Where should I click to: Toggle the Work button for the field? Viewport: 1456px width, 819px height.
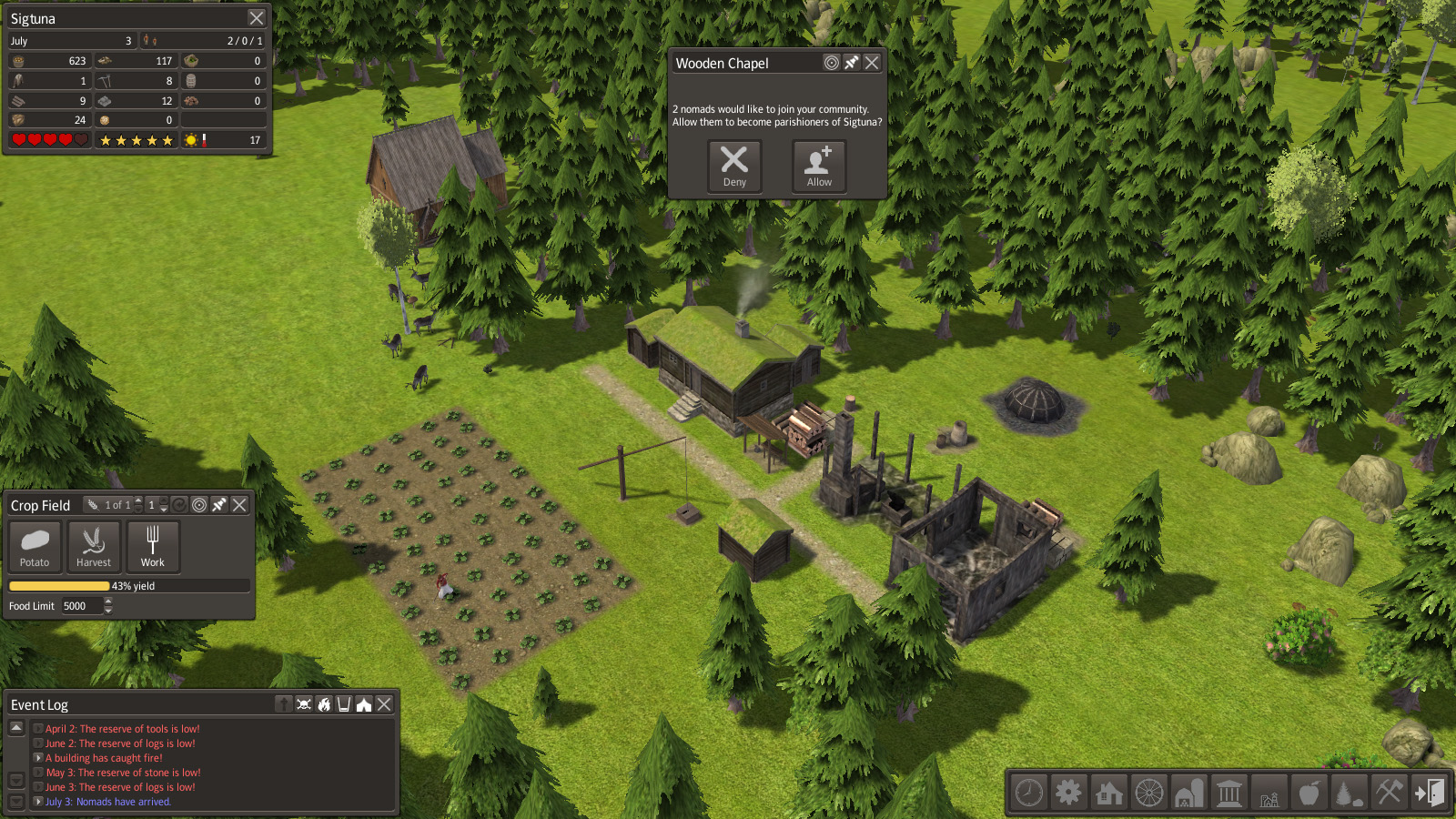click(153, 547)
